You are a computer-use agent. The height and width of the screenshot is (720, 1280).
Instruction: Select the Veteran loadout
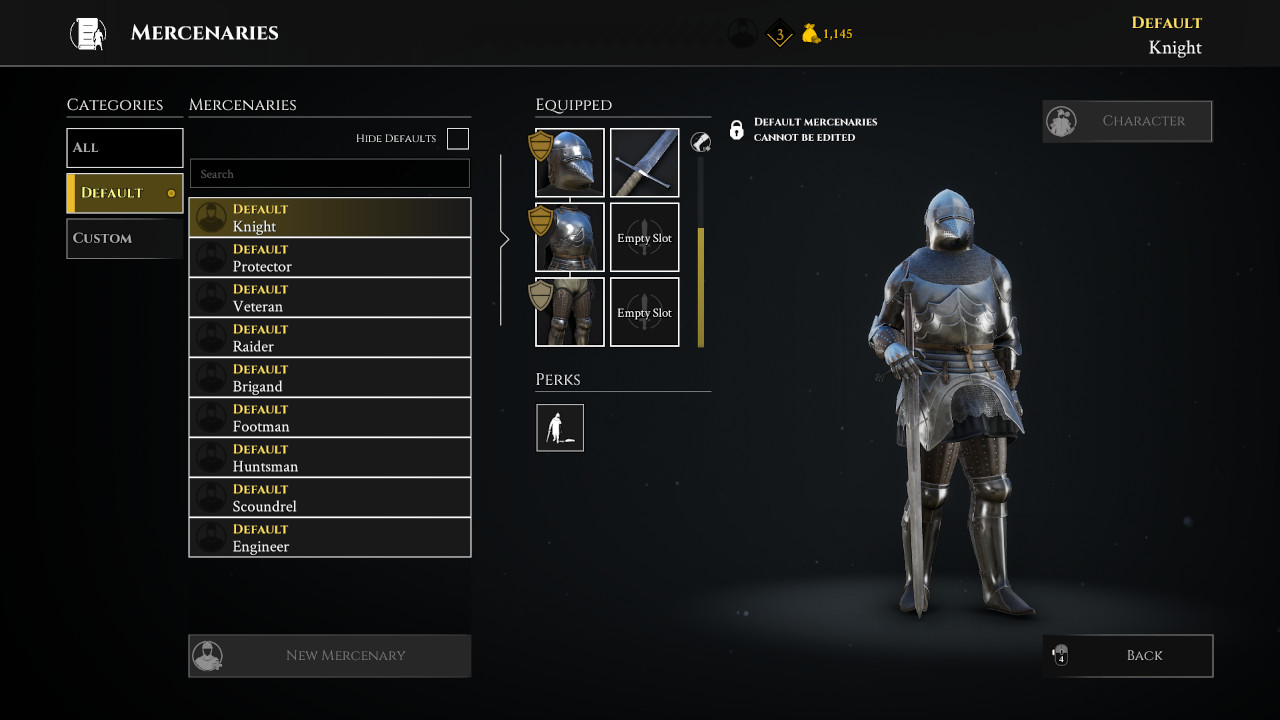point(330,298)
